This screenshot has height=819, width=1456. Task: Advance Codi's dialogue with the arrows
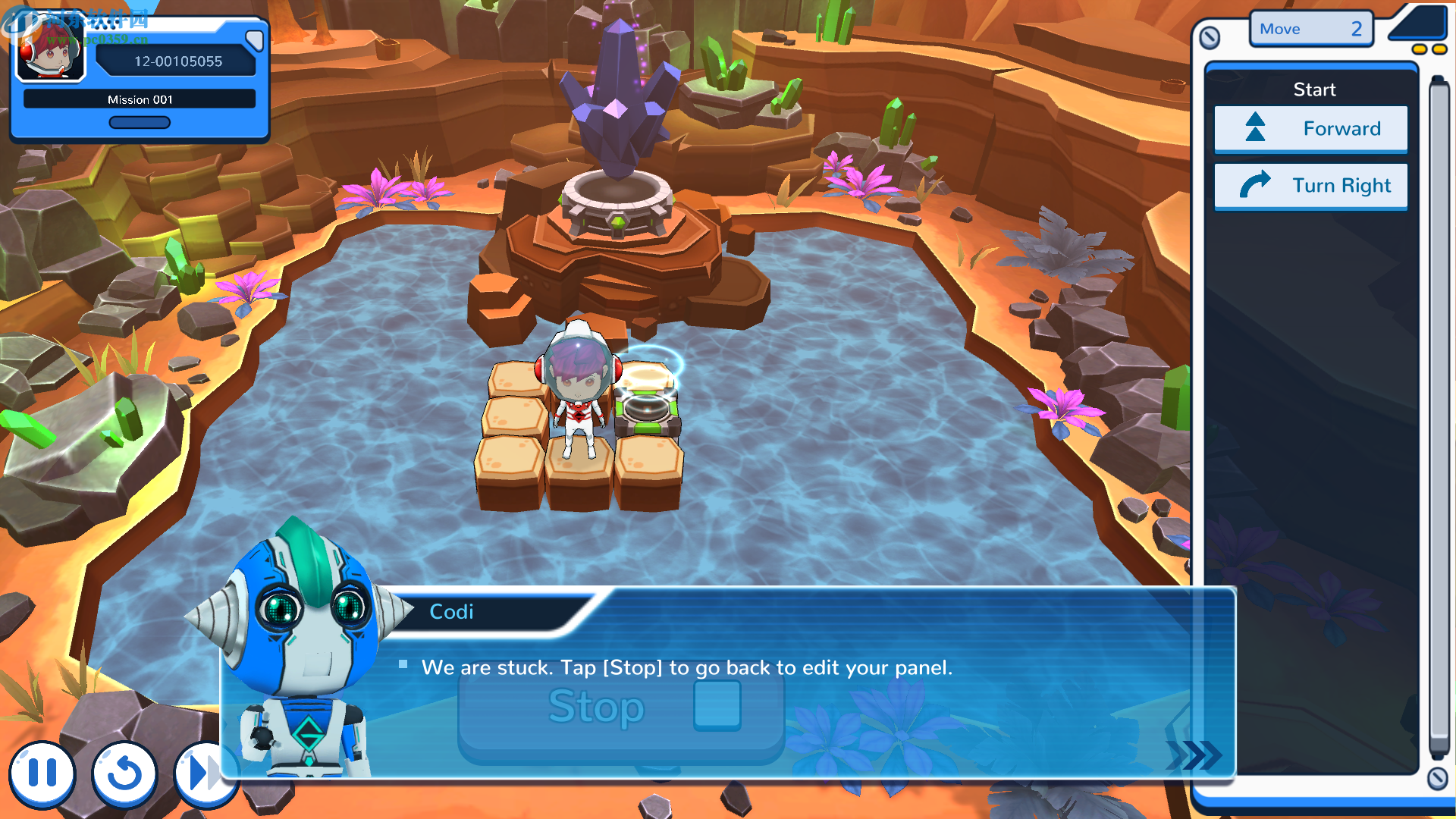[1194, 755]
